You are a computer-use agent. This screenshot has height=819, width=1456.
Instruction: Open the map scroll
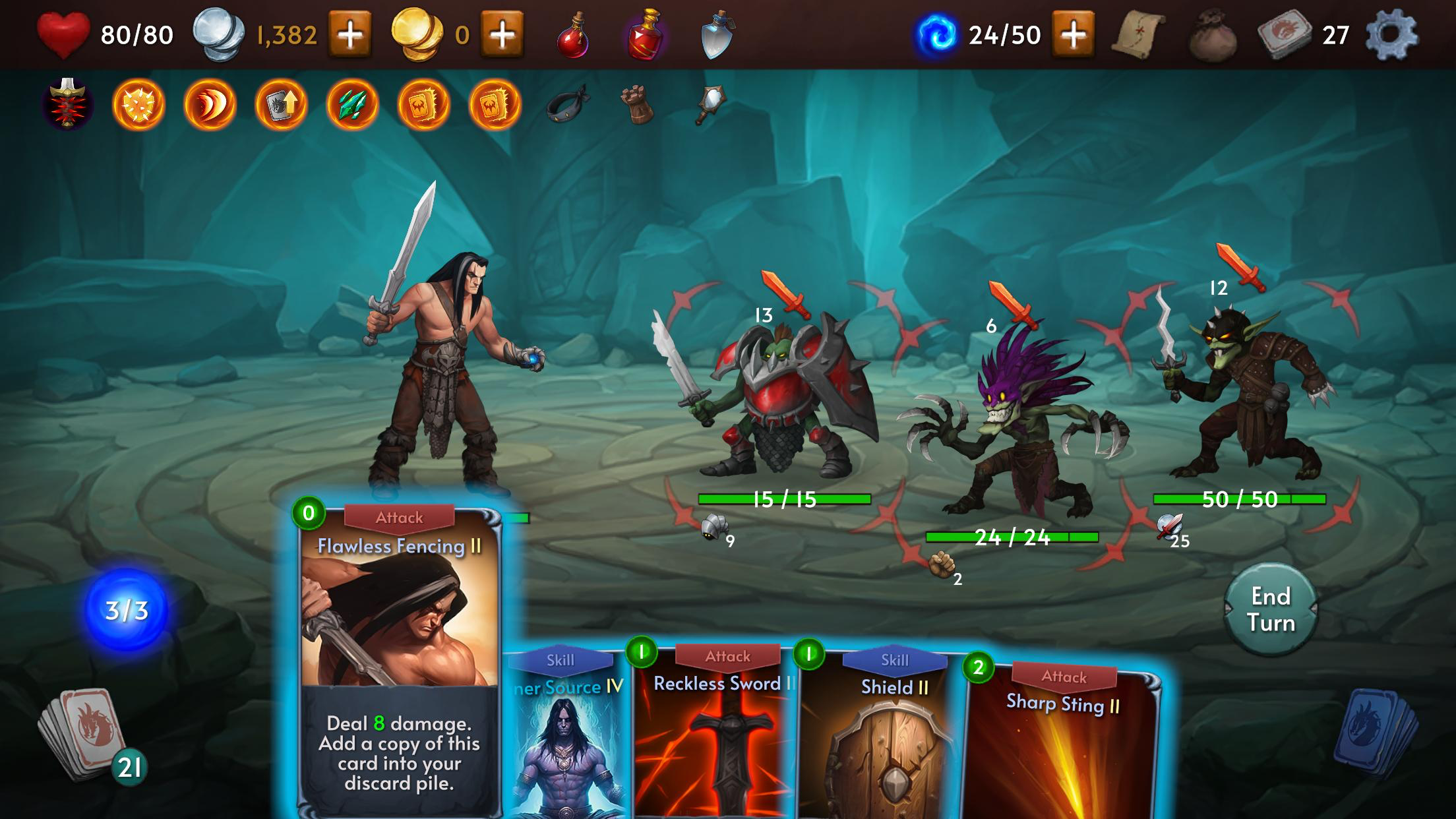coord(1138,34)
